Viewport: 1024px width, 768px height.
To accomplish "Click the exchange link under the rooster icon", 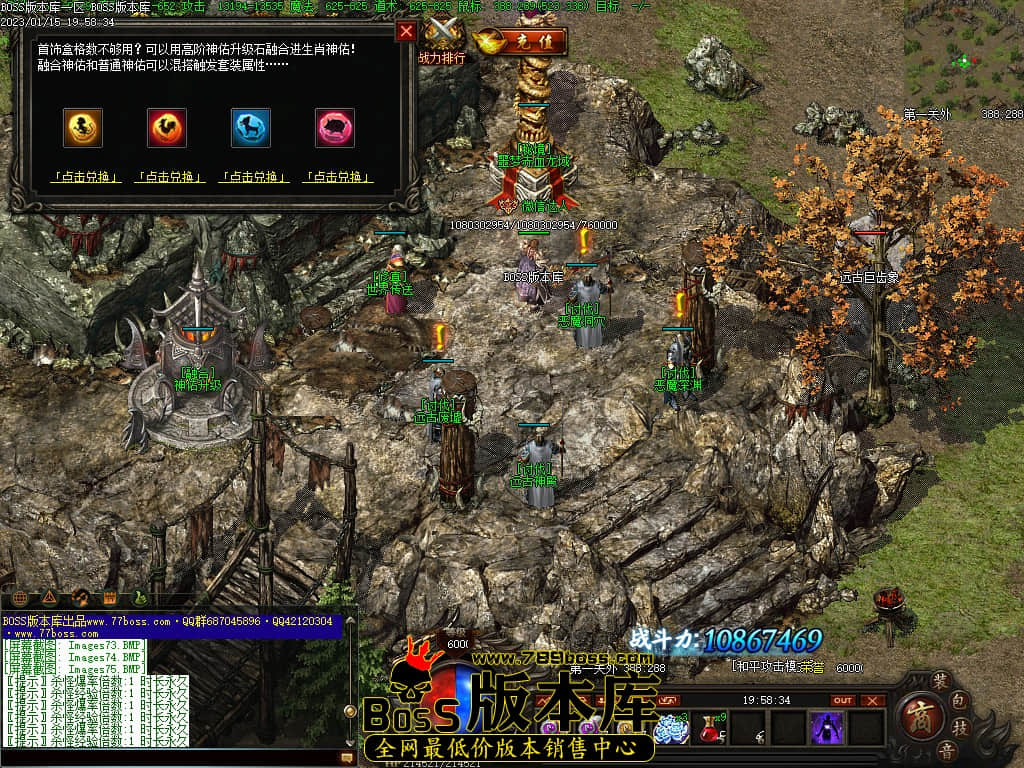I will tap(169, 177).
